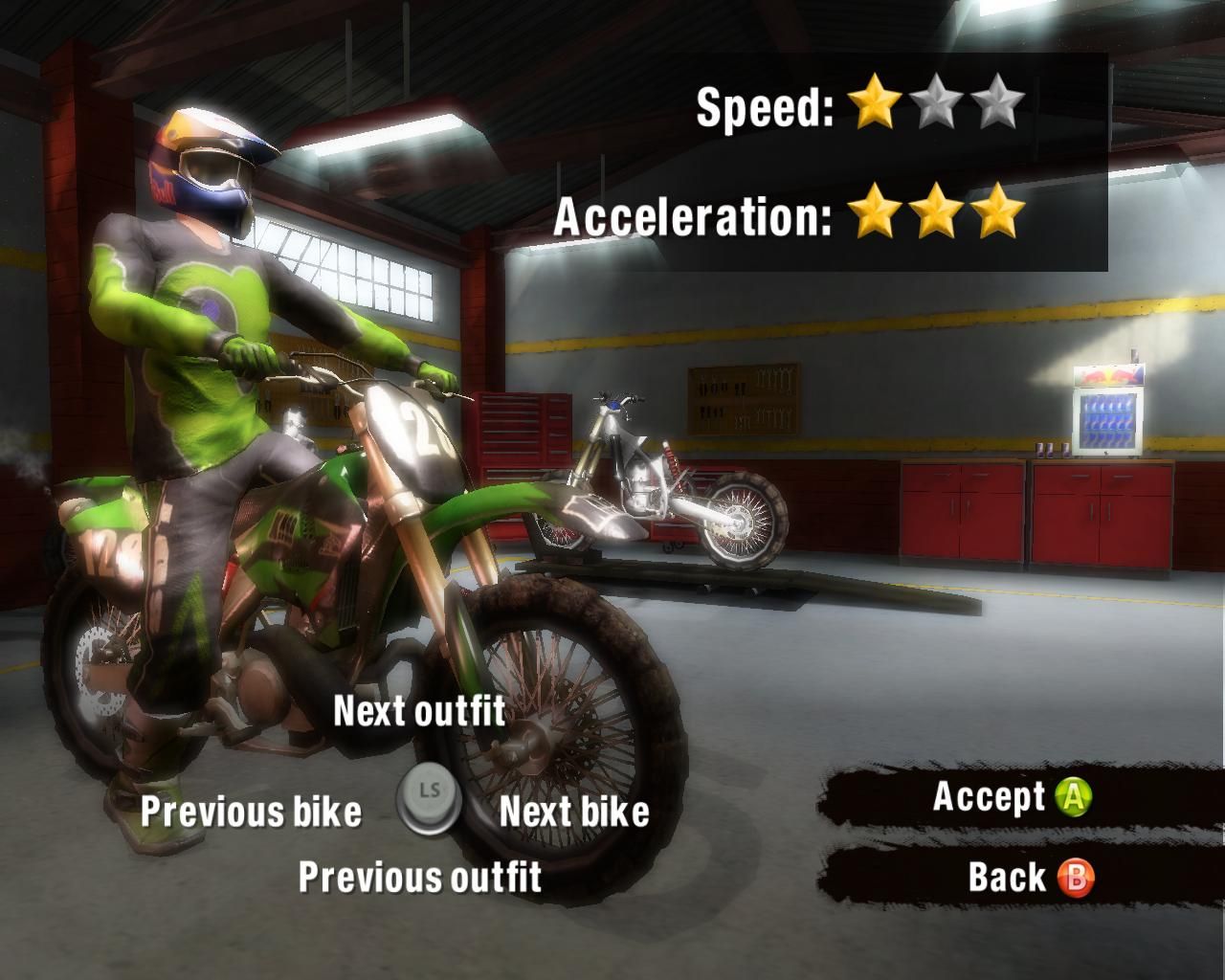This screenshot has width=1225, height=980.
Task: Click the green A button icon
Action: [x=1075, y=795]
